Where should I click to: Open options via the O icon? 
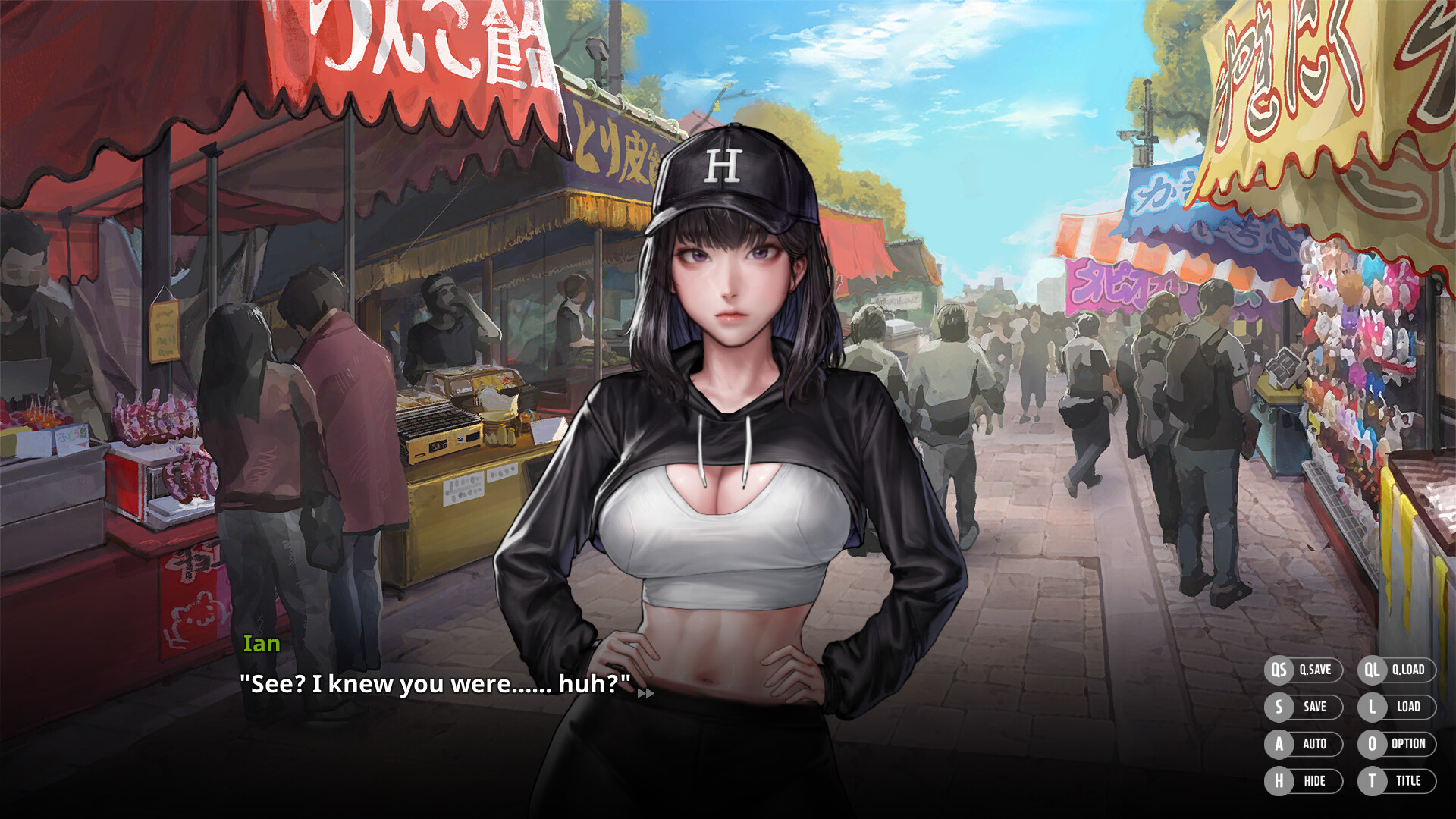pyautogui.click(x=1374, y=744)
